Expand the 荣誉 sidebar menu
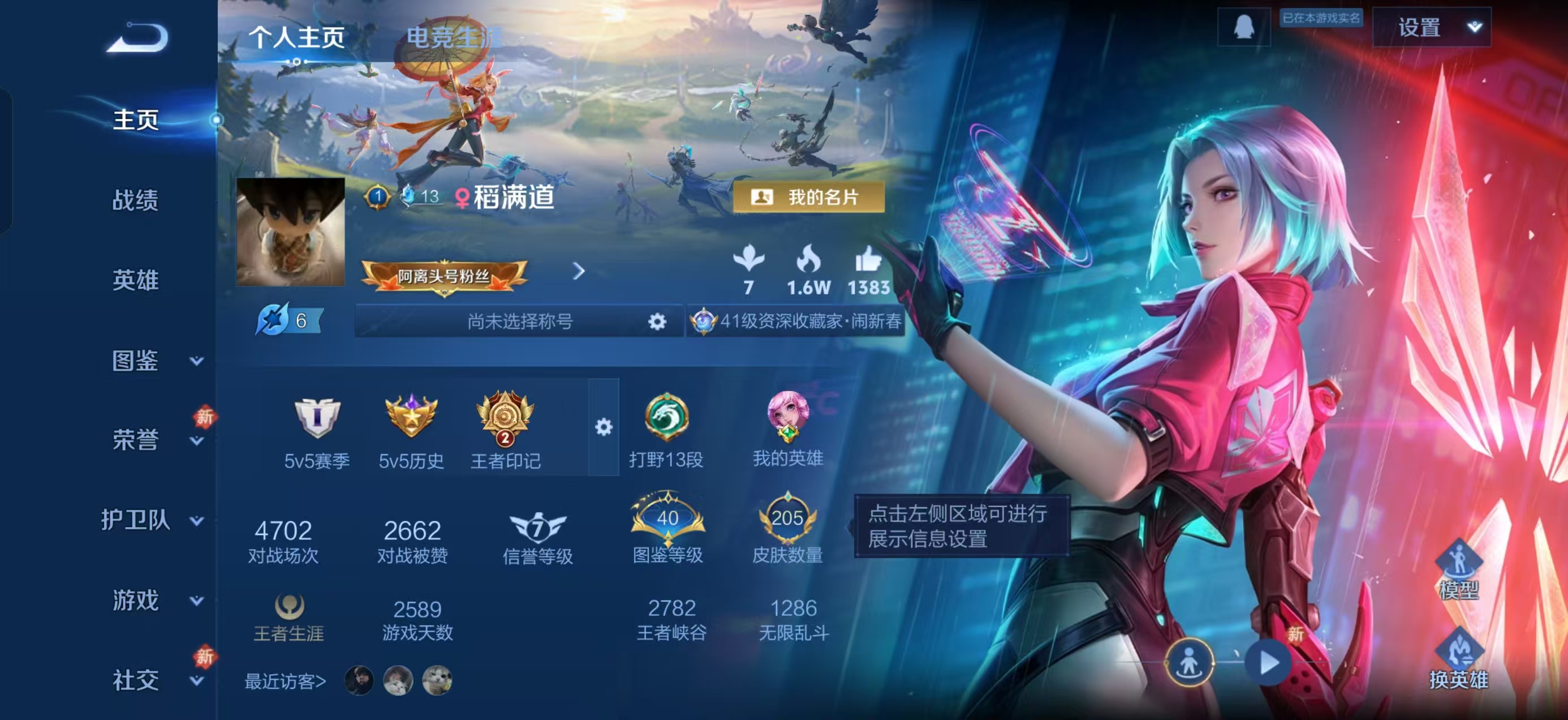Image resolution: width=1568 pixels, height=720 pixels. pyautogui.click(x=155, y=440)
